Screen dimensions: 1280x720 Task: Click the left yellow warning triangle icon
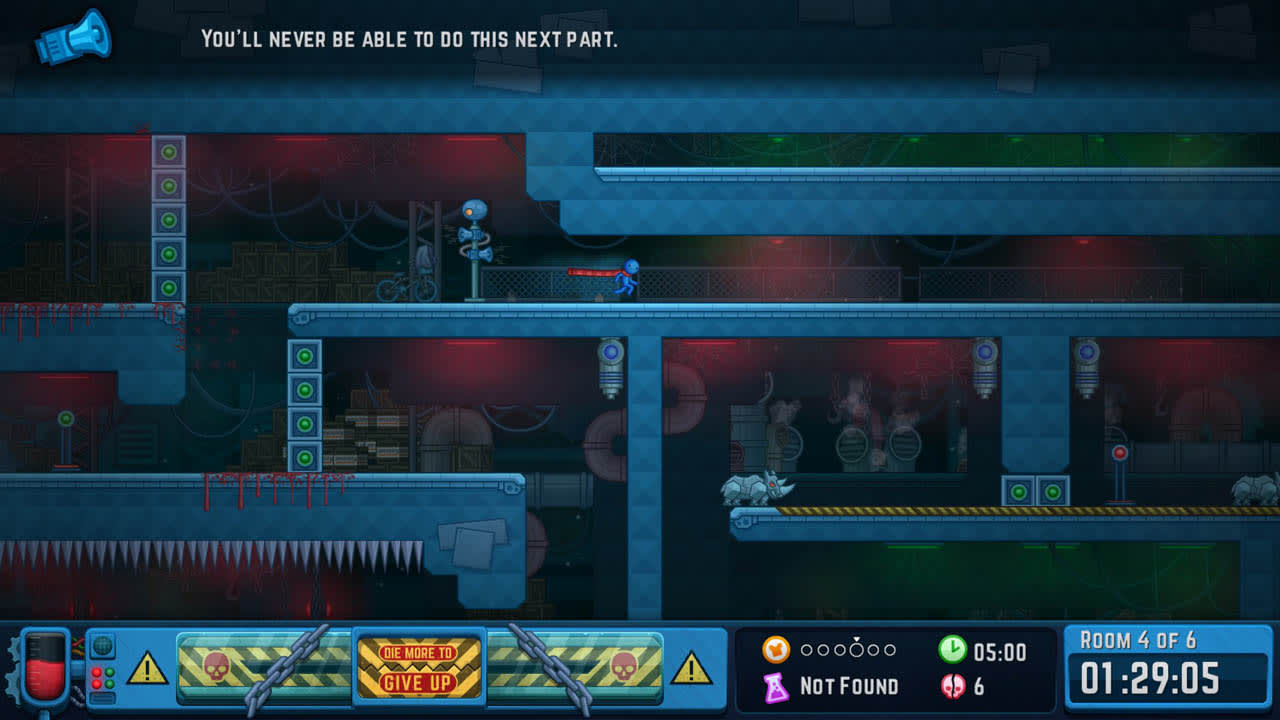[x=145, y=668]
